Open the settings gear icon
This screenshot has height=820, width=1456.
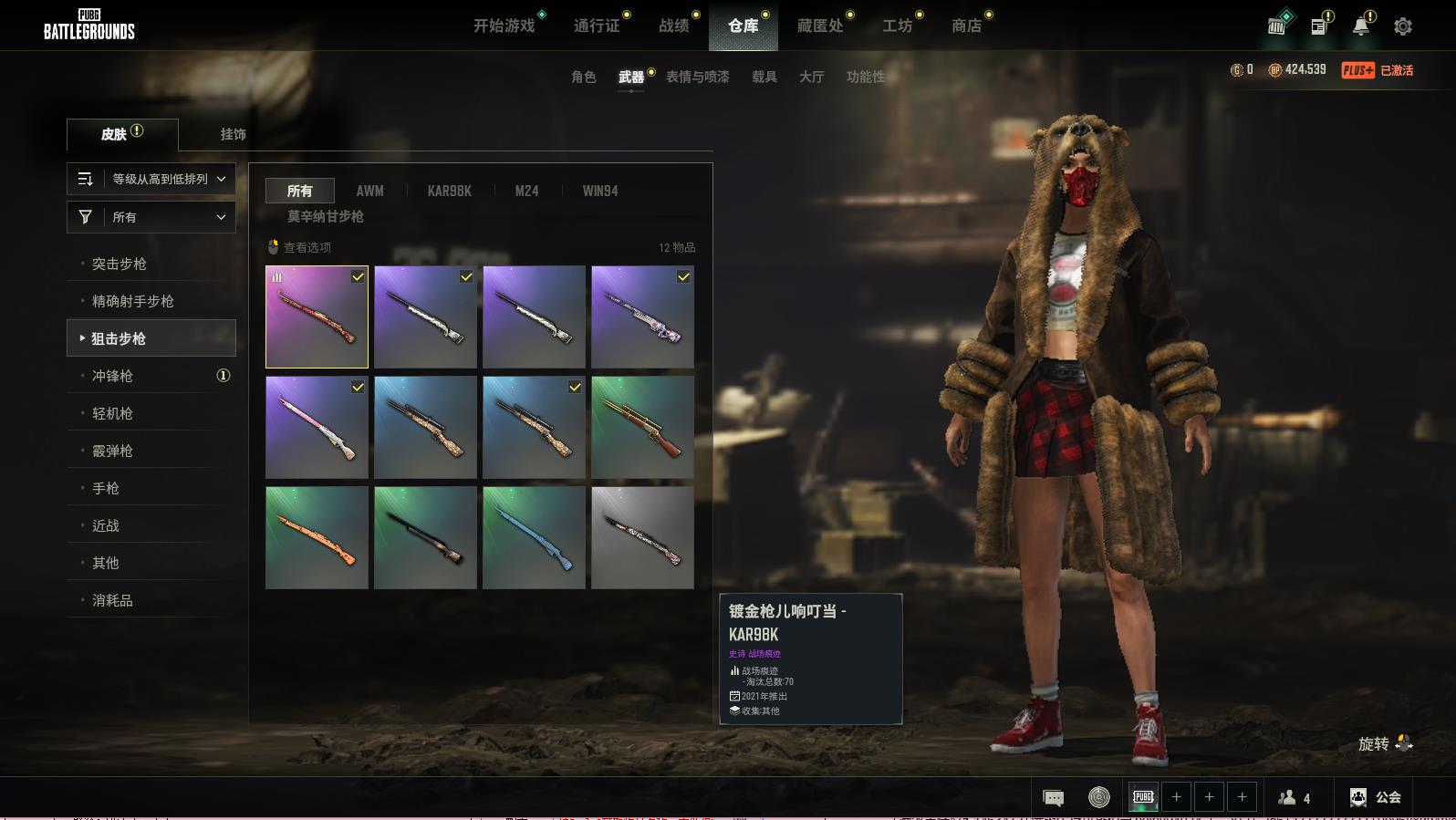(1403, 26)
